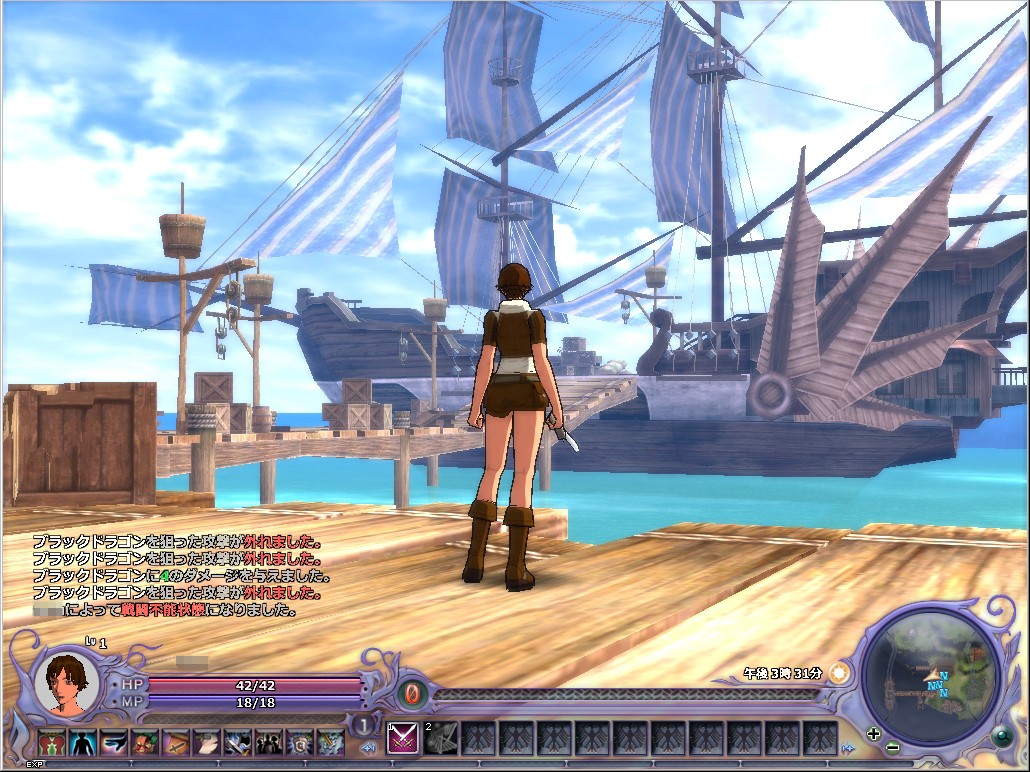This screenshot has width=1030, height=772.
Task: Open the shield emblem guild icon
Action: [300, 742]
